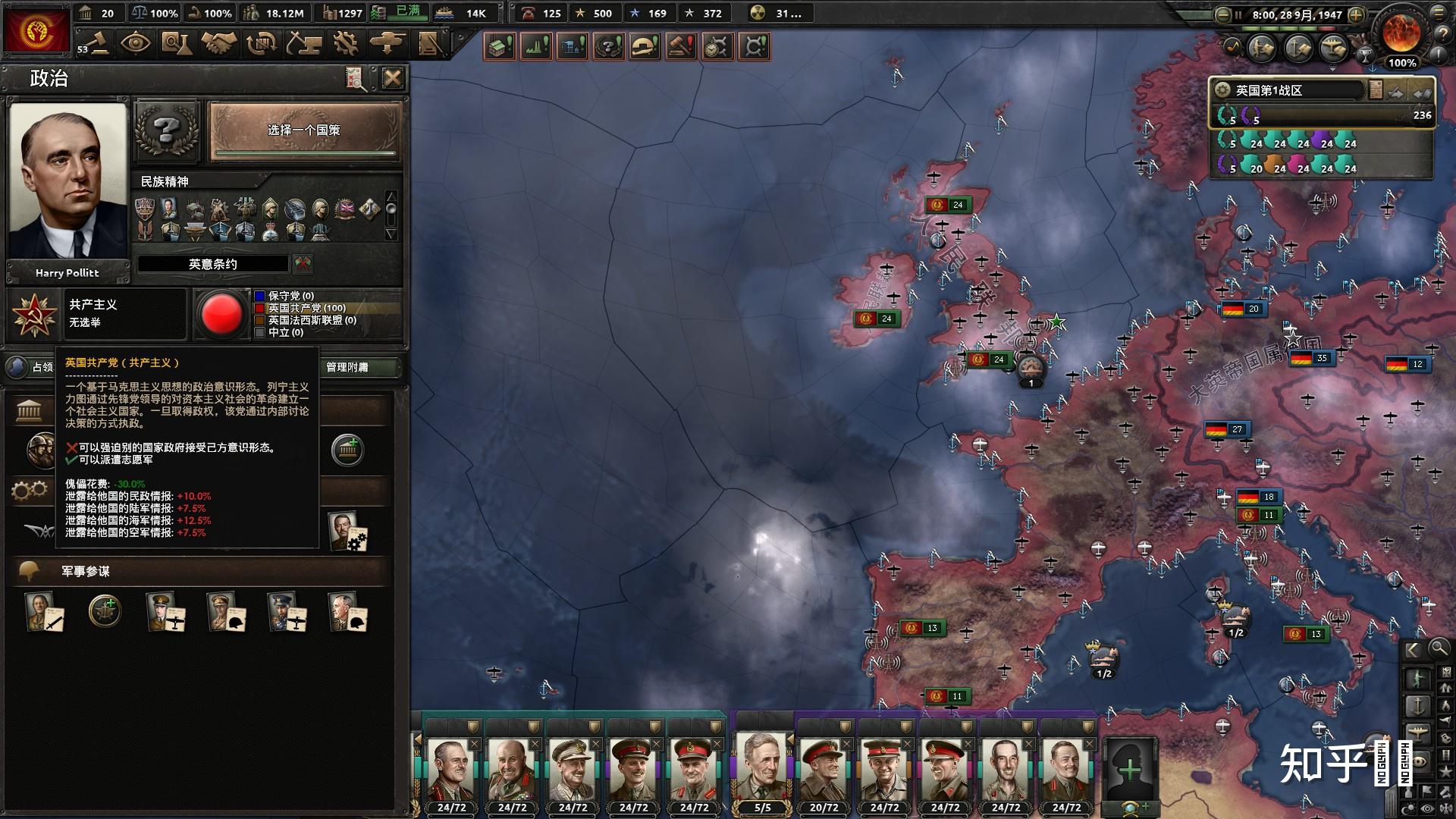This screenshot has height=819, width=1456.
Task: Select the 20/72 general portrait
Action: coord(824,770)
